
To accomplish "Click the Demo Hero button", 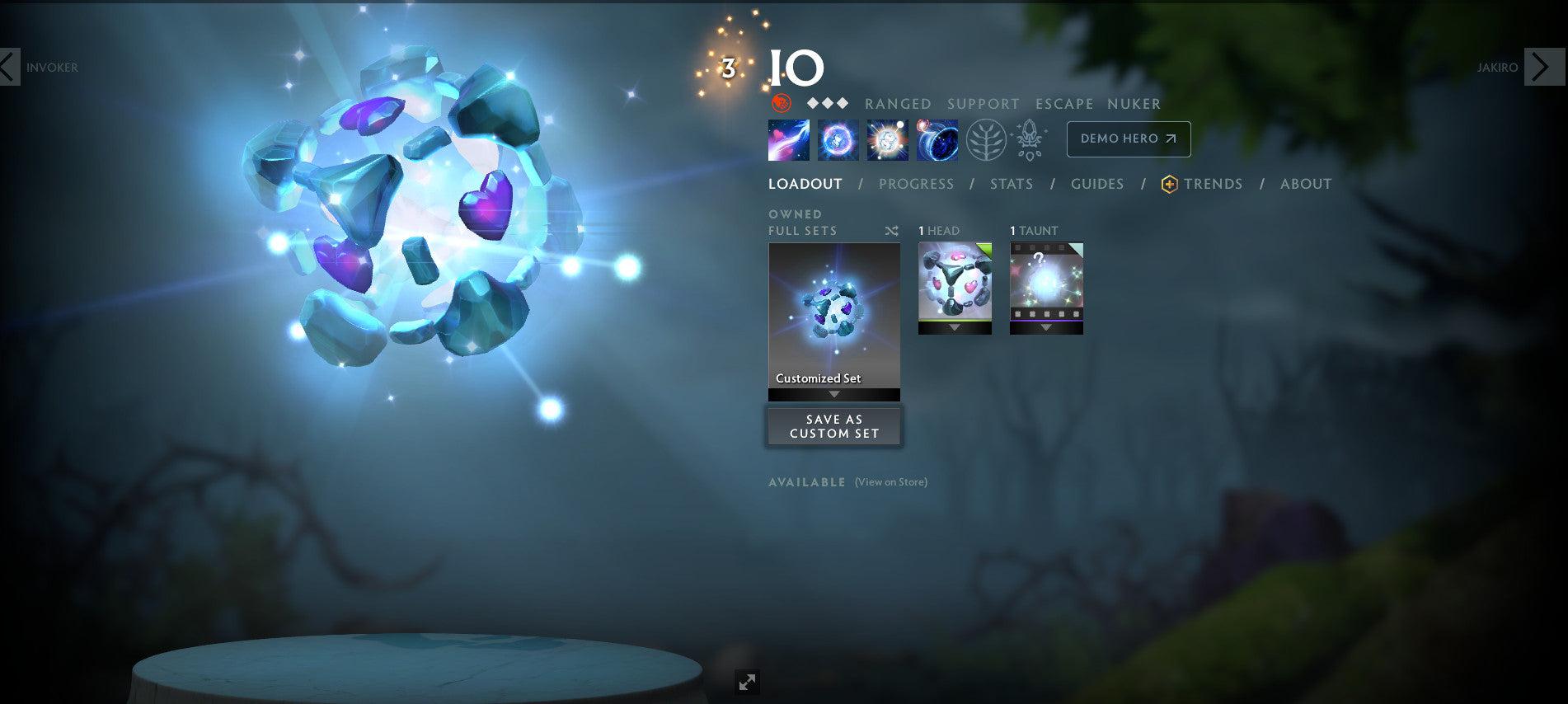I will click(x=1128, y=138).
